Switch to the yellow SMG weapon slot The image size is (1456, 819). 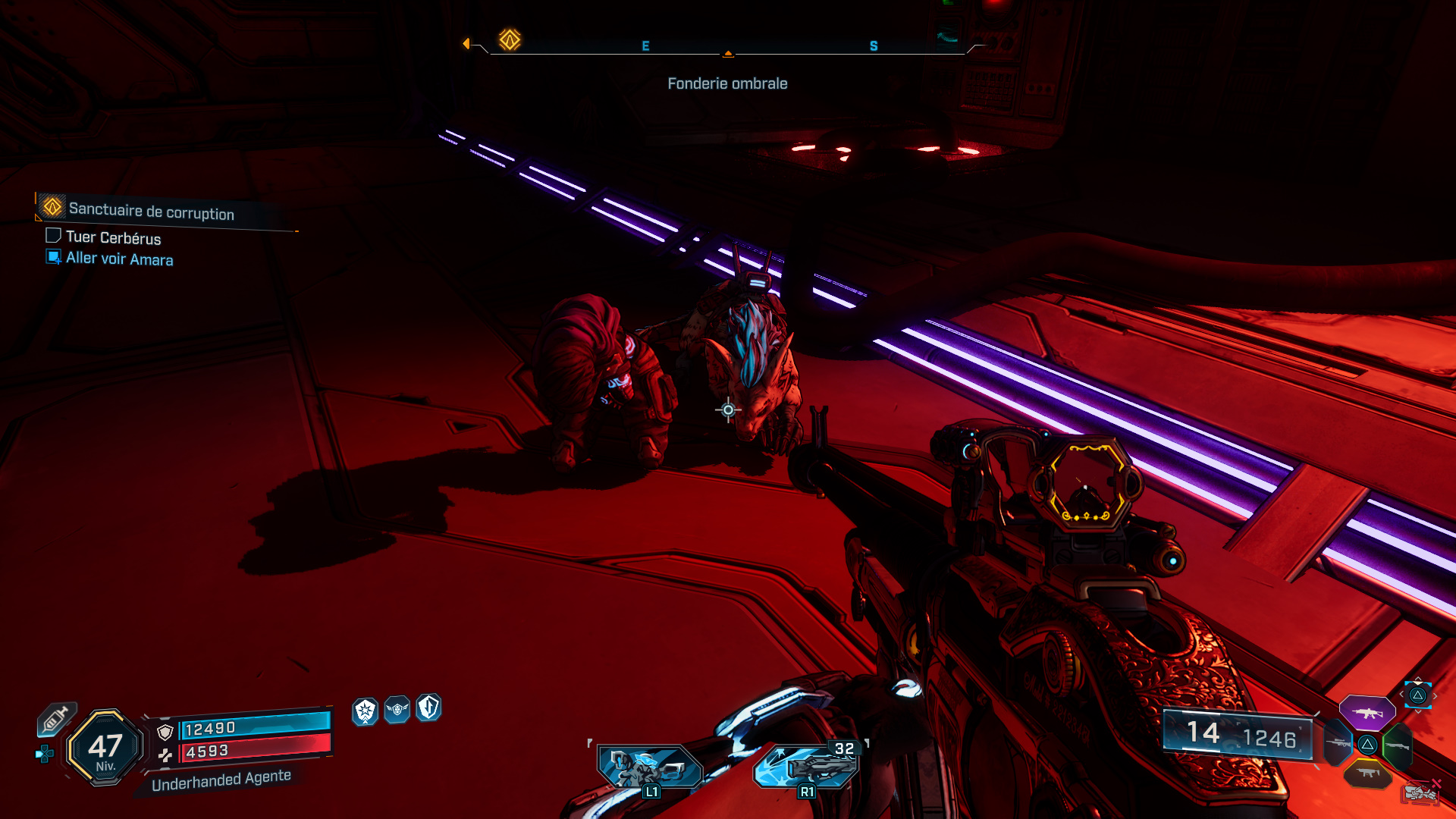(1367, 773)
